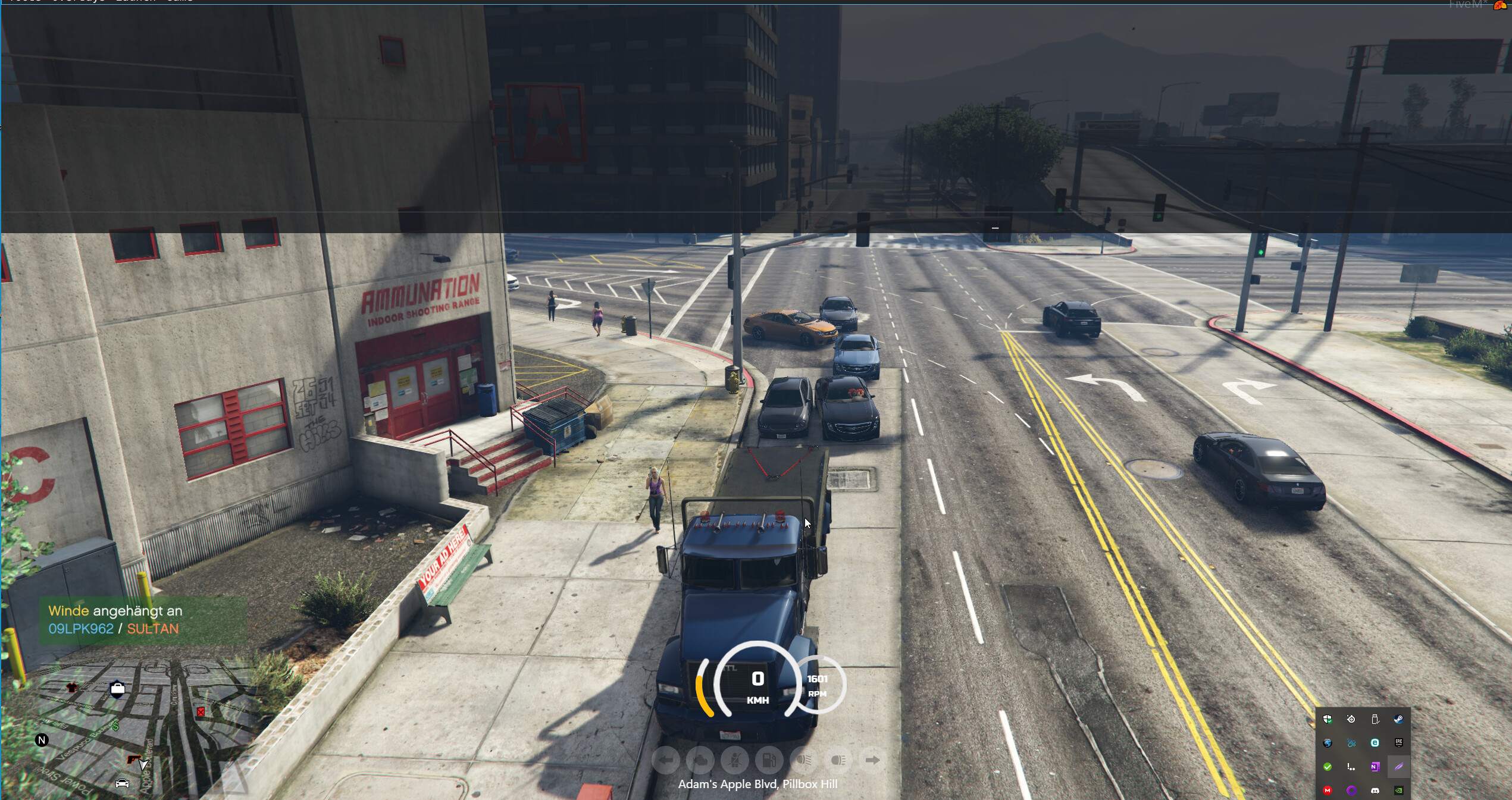Select the Ammu-Nation pistol marker on minimap
The image size is (1512, 800).
pyautogui.click(x=134, y=760)
